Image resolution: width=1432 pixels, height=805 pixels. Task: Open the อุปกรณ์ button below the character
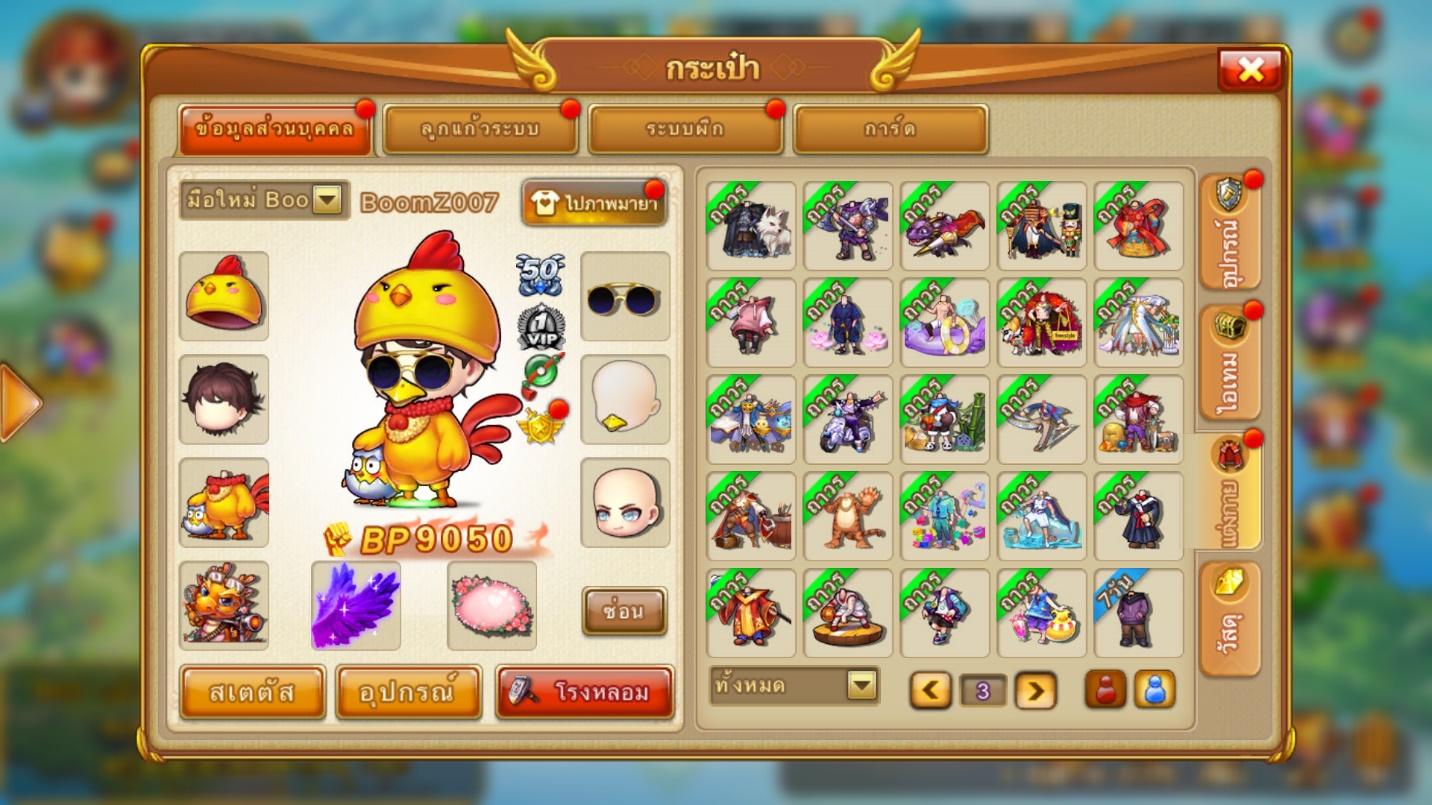point(409,692)
